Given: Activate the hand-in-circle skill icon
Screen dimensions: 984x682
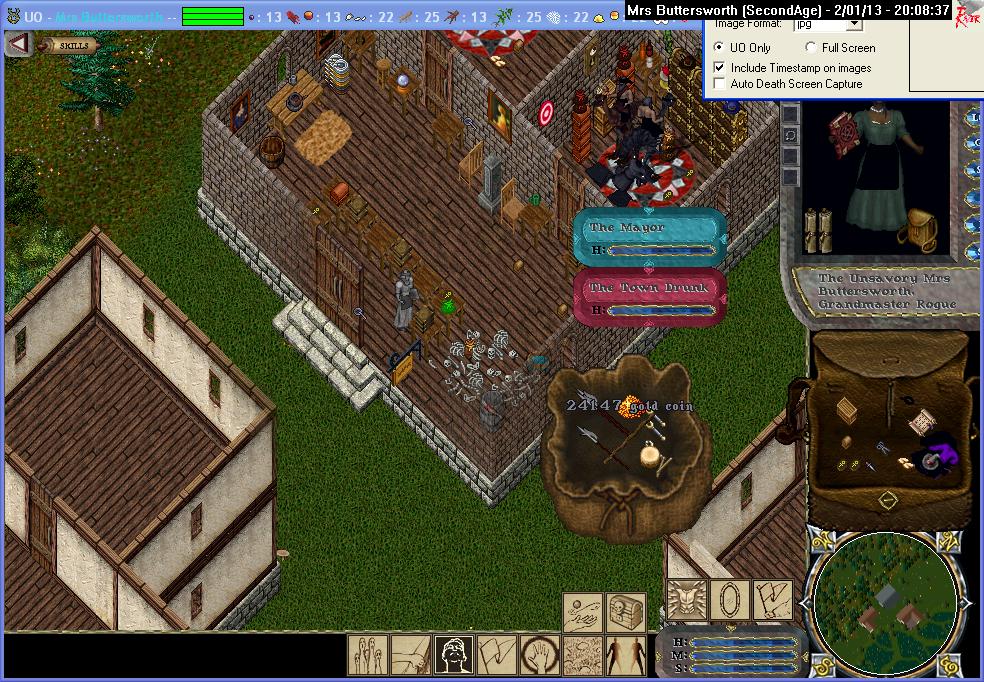Looking at the screenshot, I should tap(539, 654).
